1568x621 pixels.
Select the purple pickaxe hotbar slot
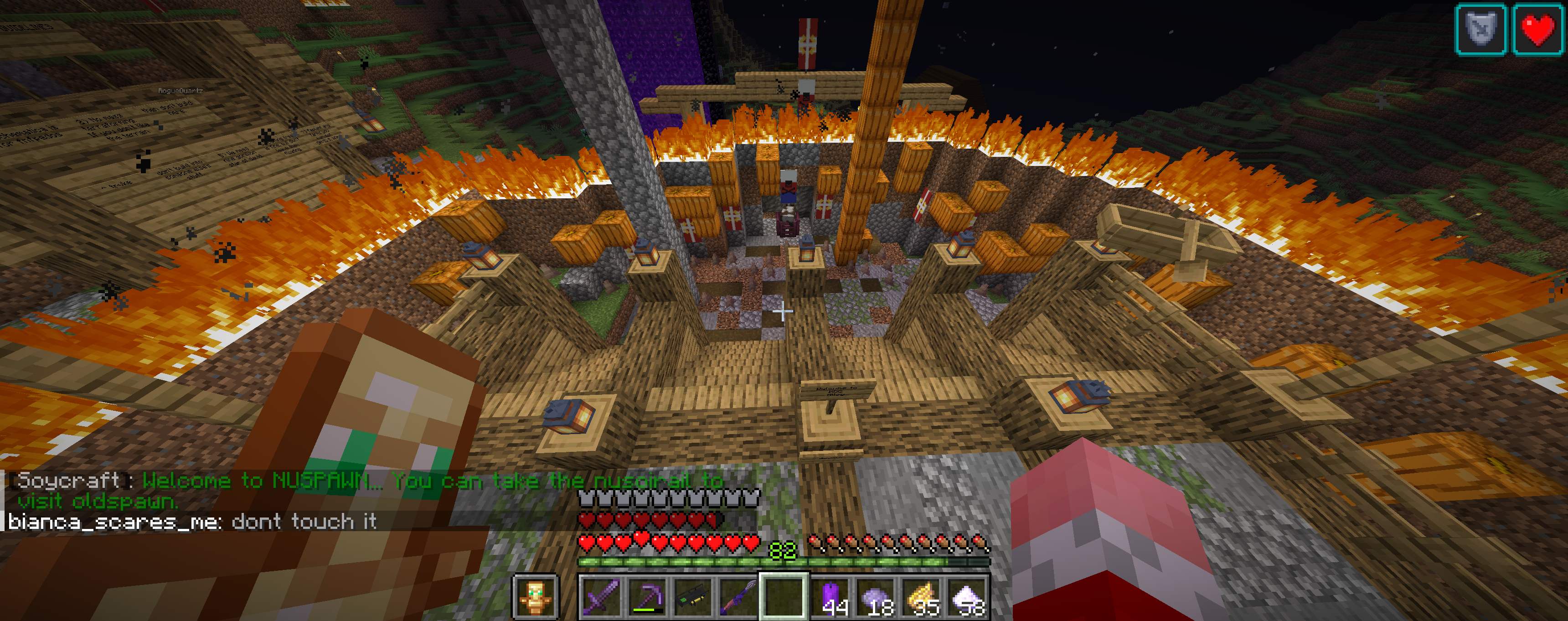click(646, 597)
